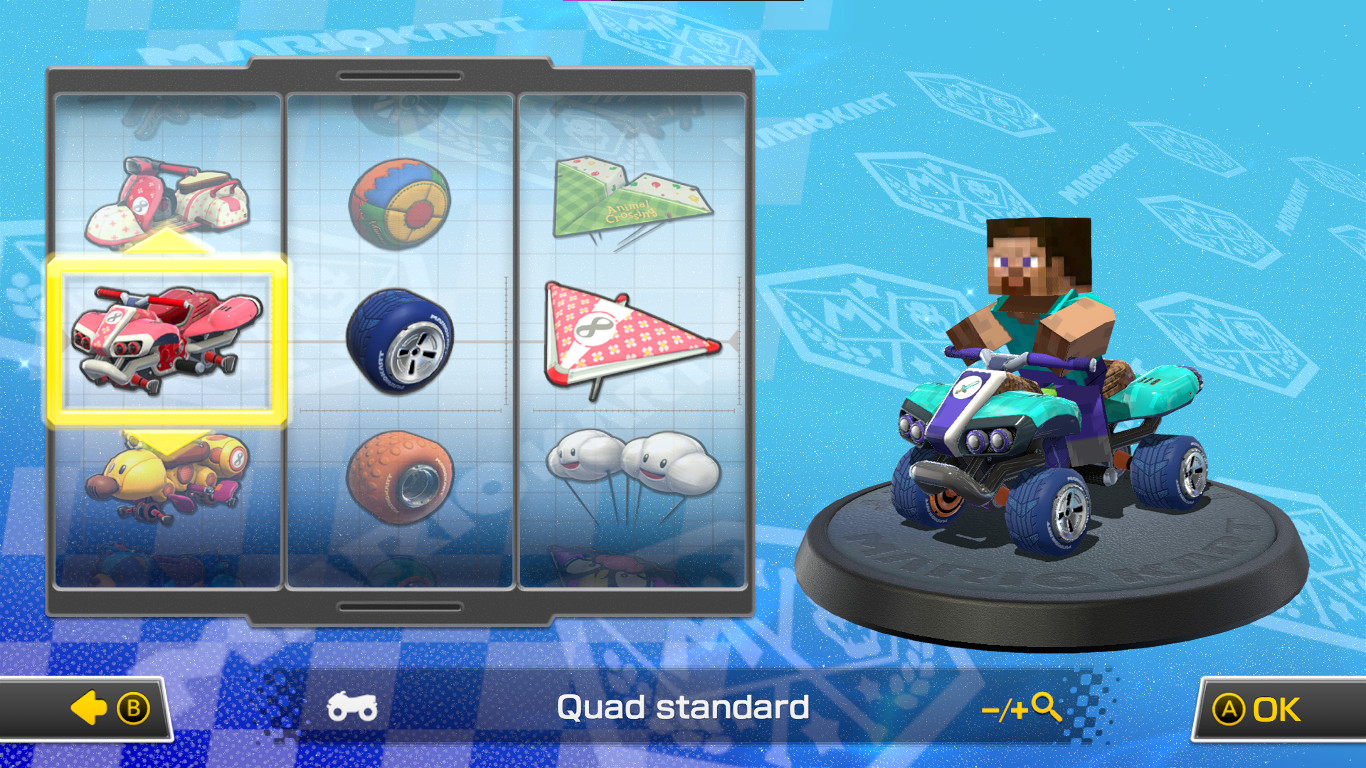Select the beach ball patterned tires
This screenshot has height=768, width=1366.
(x=403, y=199)
